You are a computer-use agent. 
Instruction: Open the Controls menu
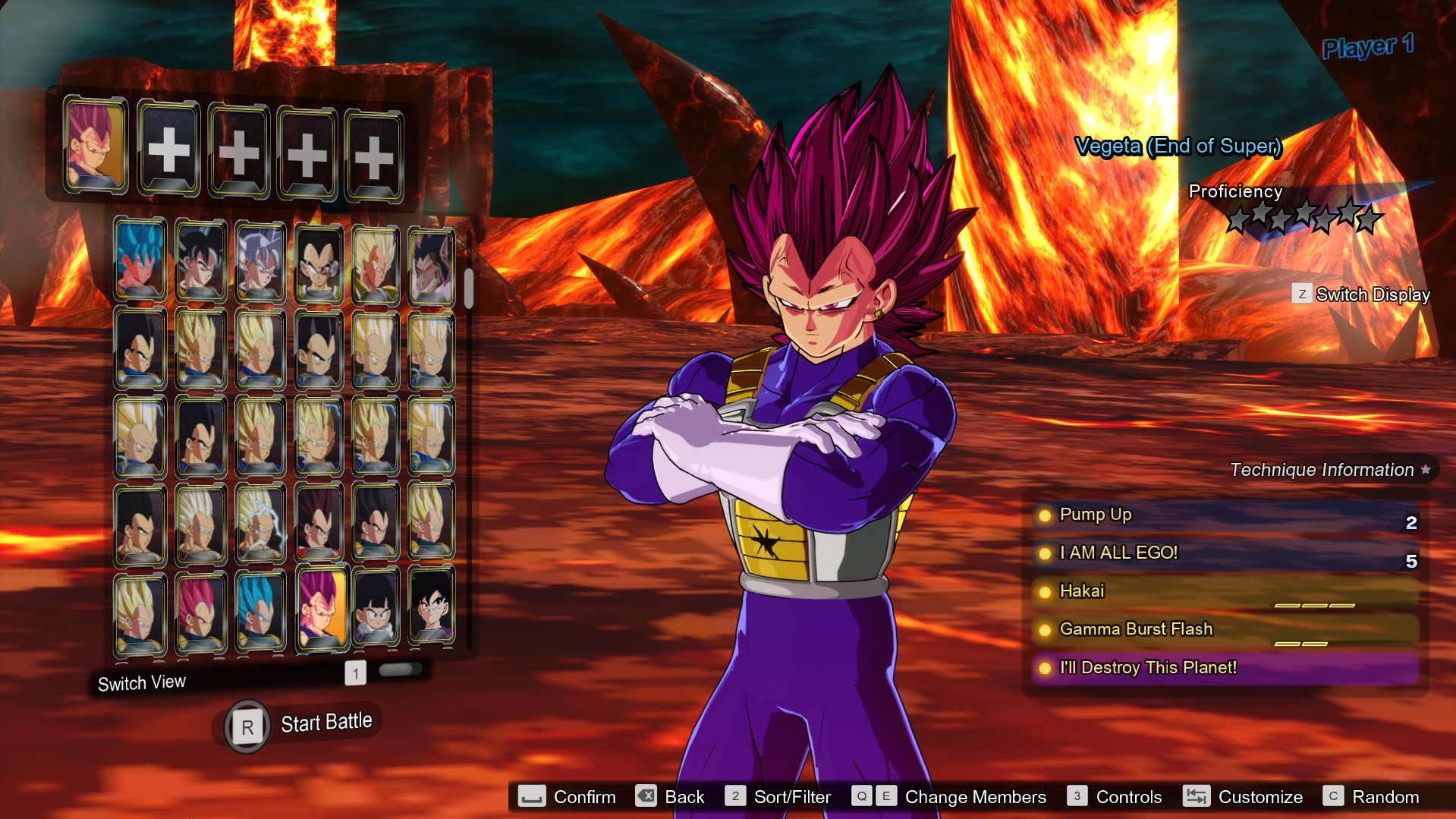coord(1128,797)
